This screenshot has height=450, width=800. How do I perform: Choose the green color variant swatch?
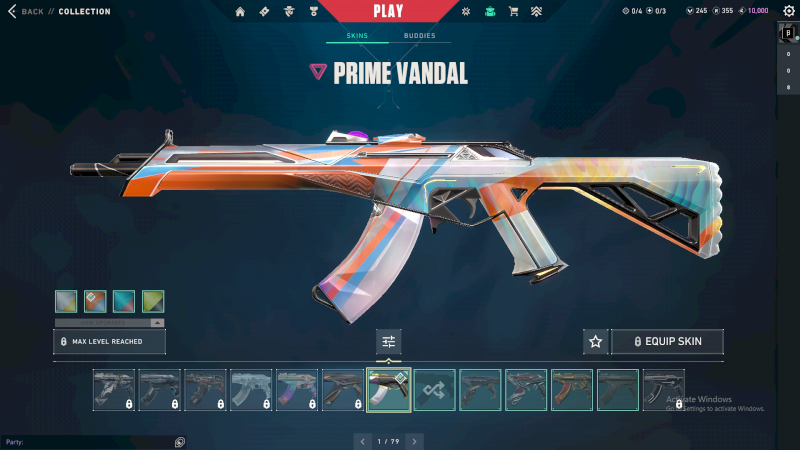tap(153, 301)
